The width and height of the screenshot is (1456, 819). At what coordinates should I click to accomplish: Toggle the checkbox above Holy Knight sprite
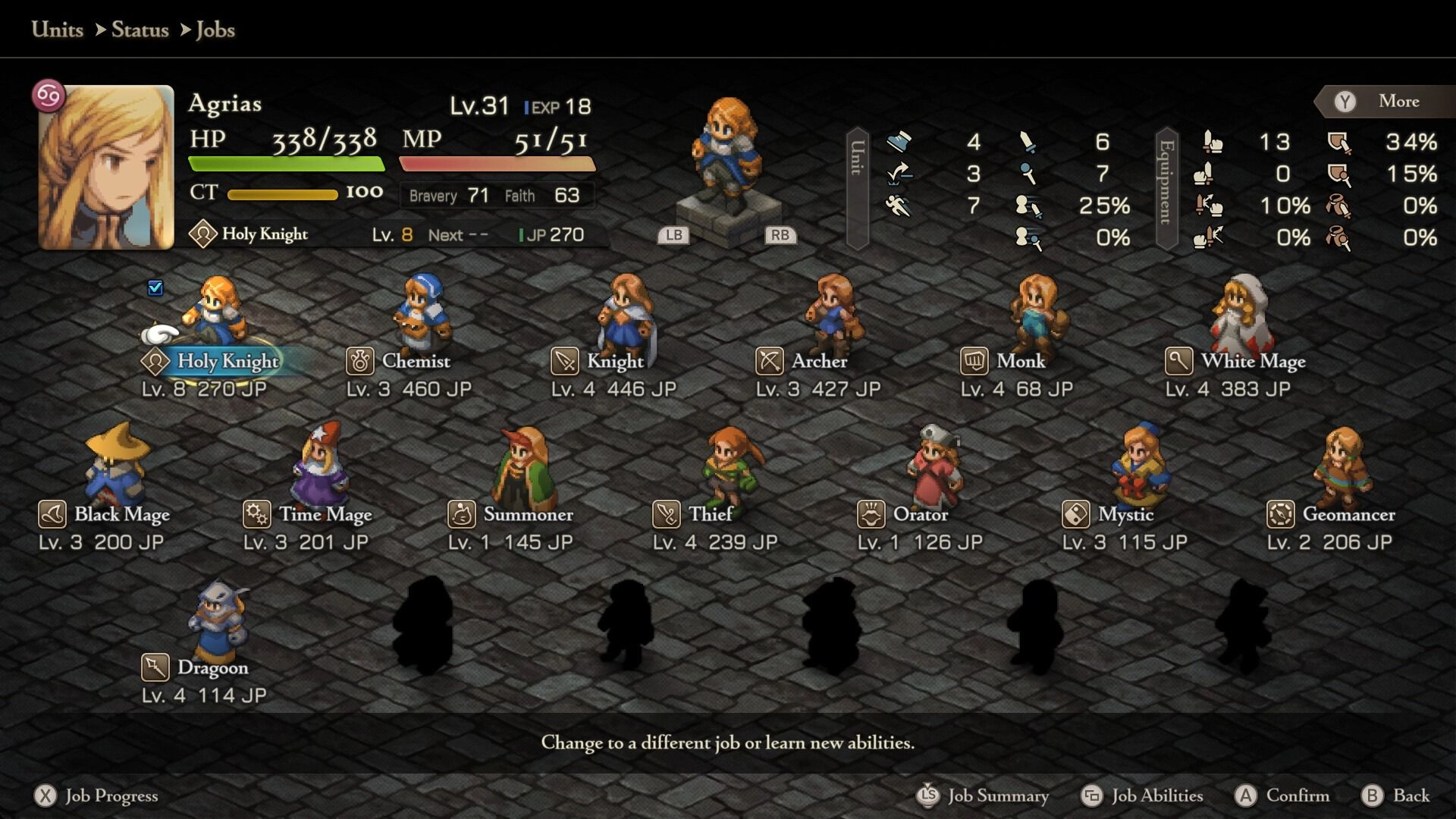click(155, 287)
